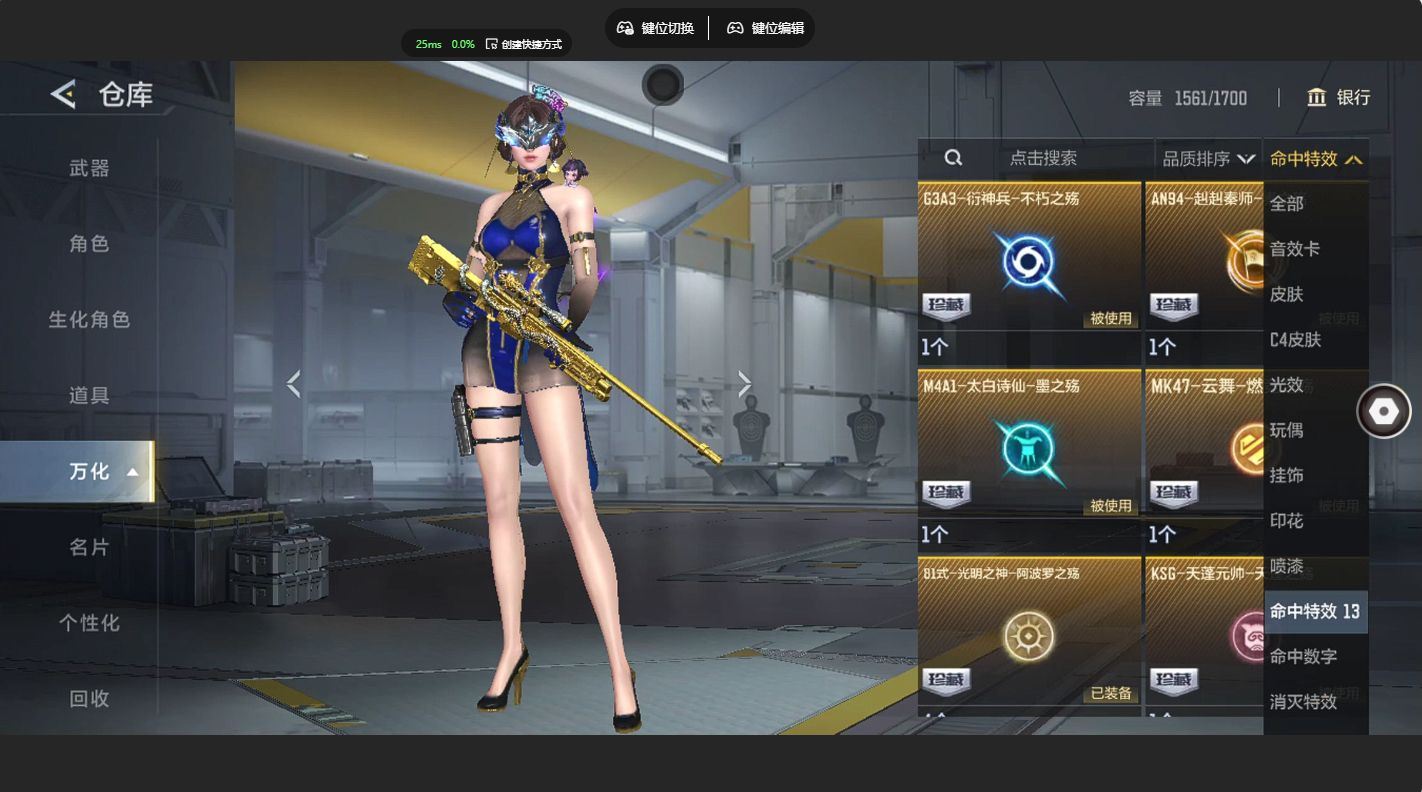Image resolution: width=1422 pixels, height=792 pixels.
Task: Open the 道具 items tab
Action: (89, 396)
